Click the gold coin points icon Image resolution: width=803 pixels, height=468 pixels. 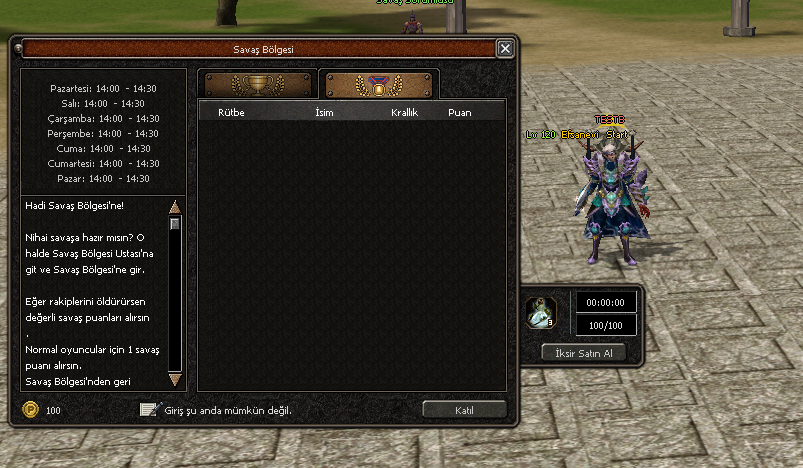coord(31,410)
